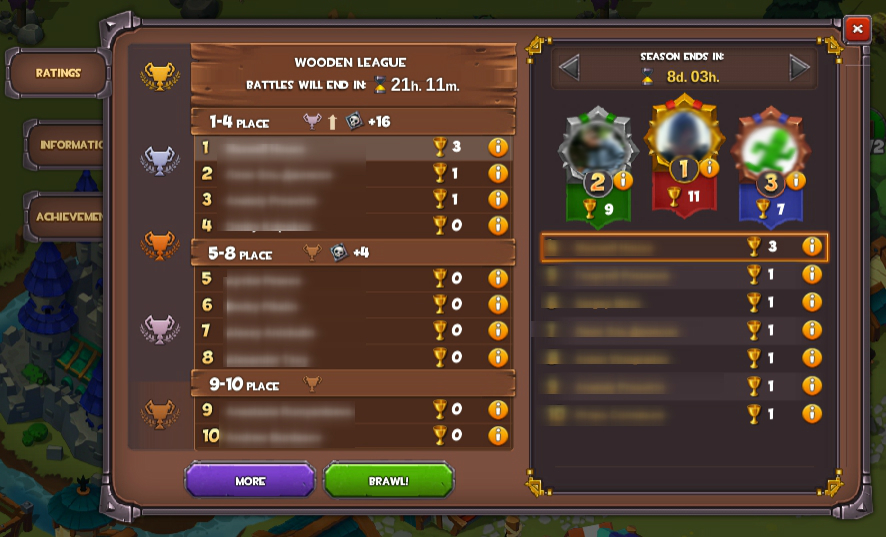Close the league window with the red X
This screenshot has width=886, height=537.
coord(857,29)
